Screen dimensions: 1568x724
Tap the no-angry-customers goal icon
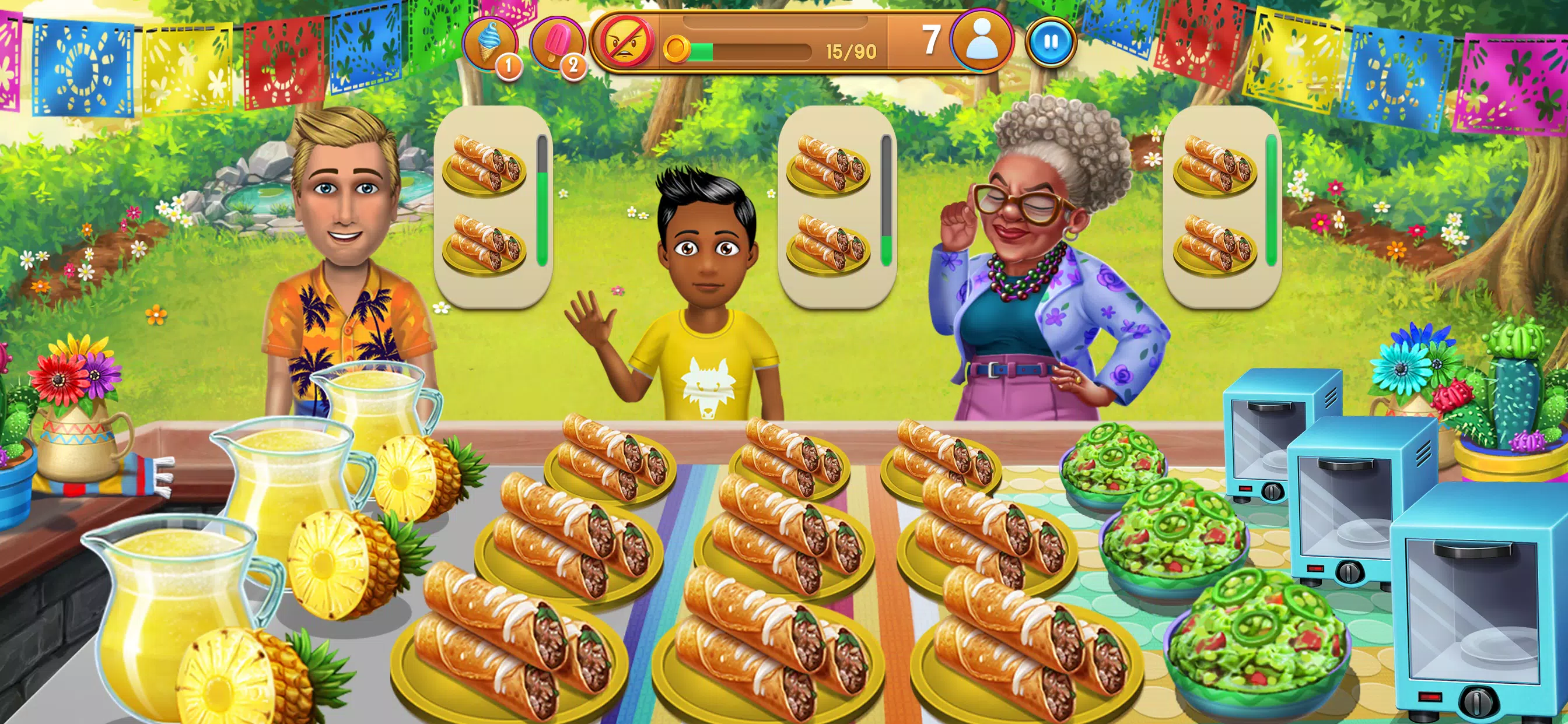[624, 42]
